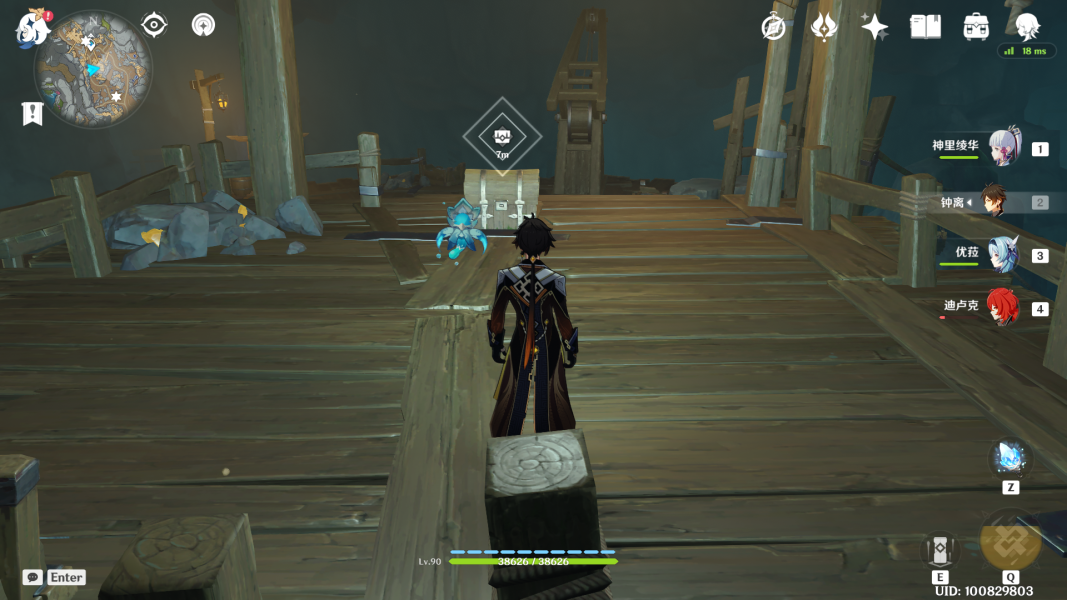Open the Wish four-pointed star icon
The image size is (1067, 600).
875,27
